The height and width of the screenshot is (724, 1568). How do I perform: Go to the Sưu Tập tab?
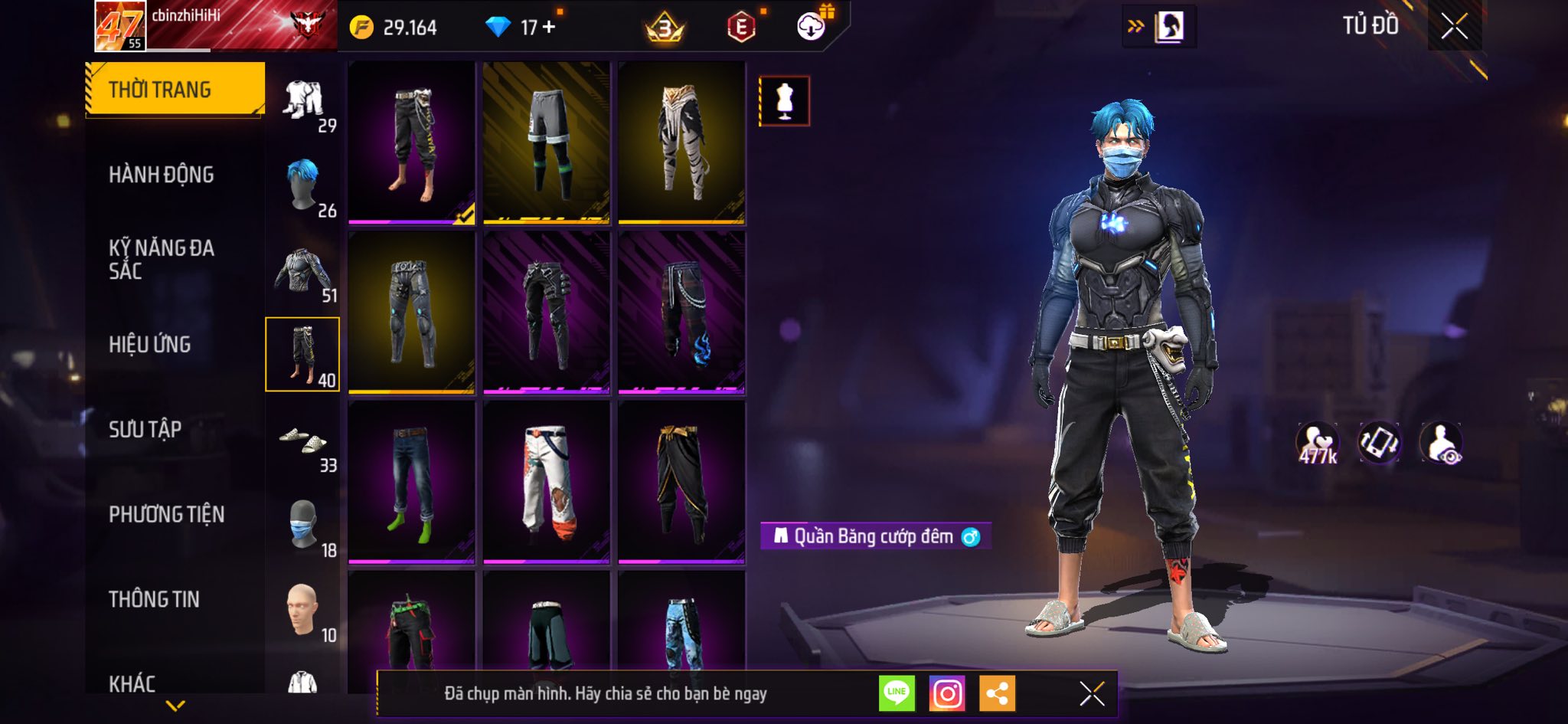[x=145, y=429]
